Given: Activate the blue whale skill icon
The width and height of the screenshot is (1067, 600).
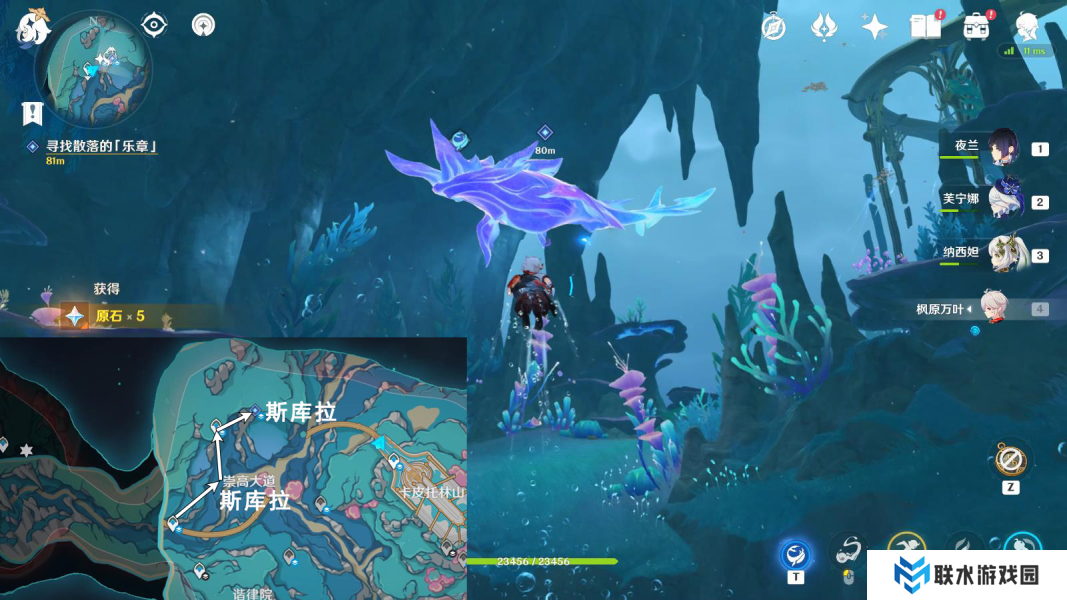Looking at the screenshot, I should pos(796,553).
